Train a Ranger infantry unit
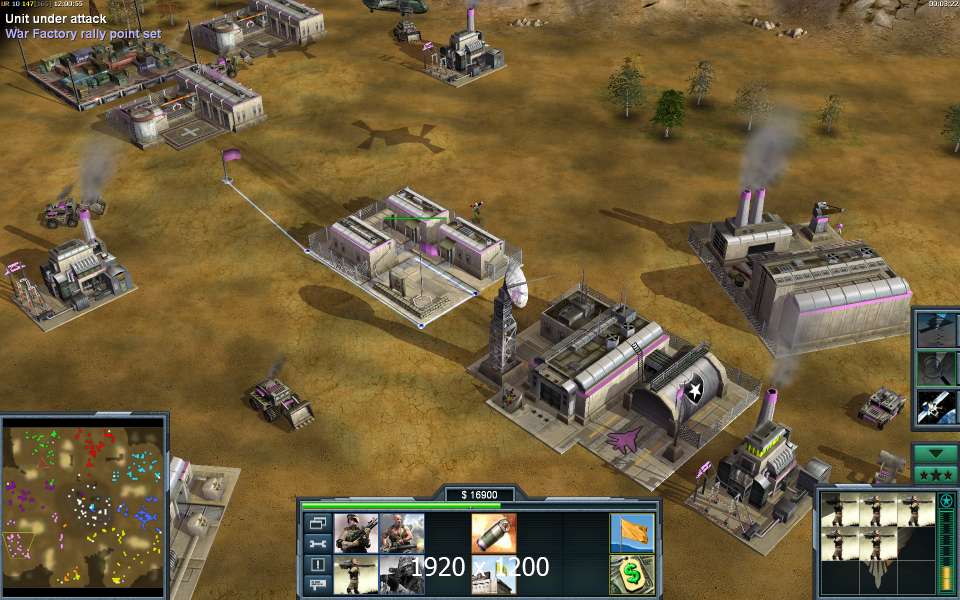 tap(356, 534)
